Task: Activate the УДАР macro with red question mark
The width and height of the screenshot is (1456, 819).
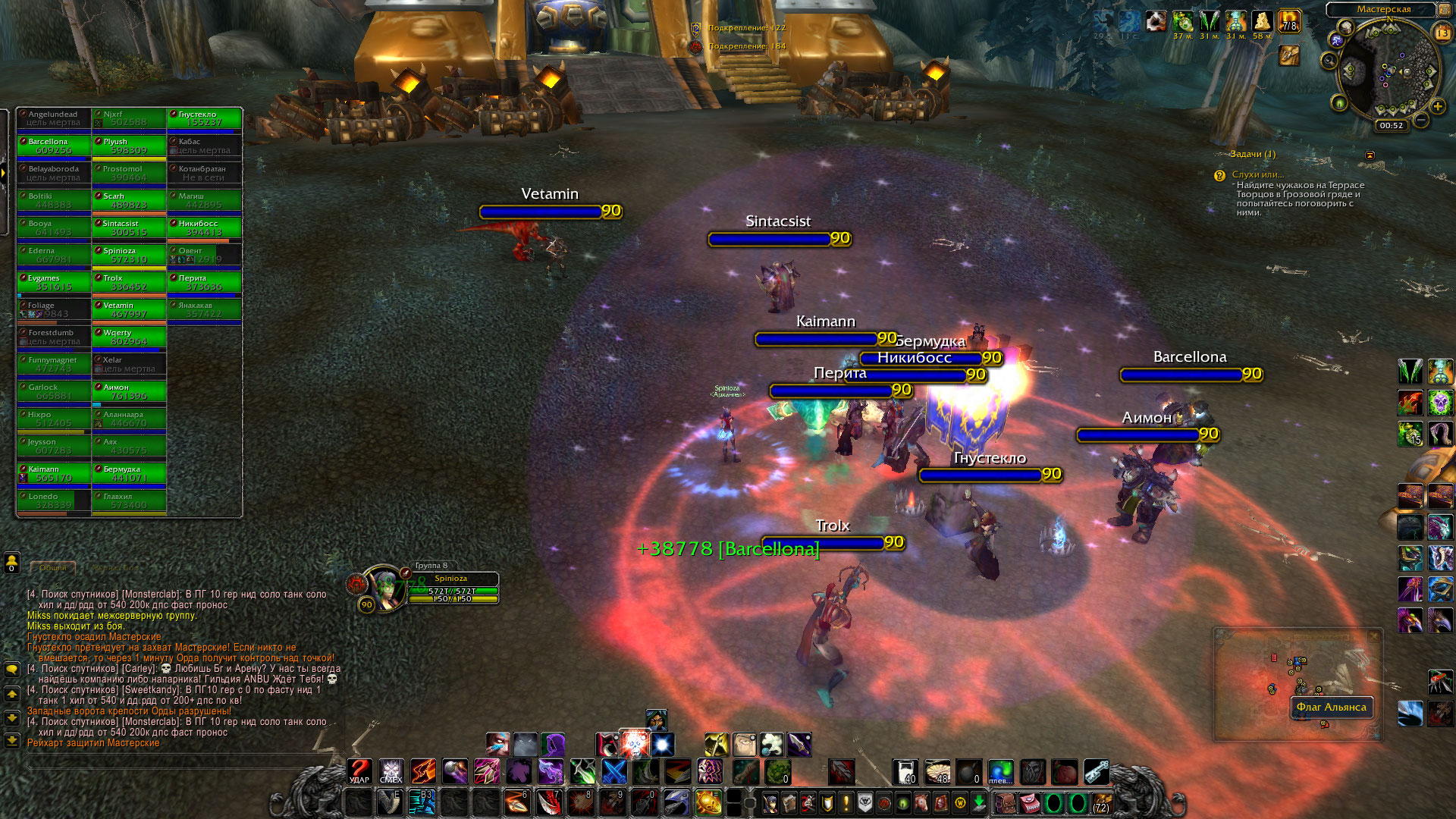Action: [359, 771]
